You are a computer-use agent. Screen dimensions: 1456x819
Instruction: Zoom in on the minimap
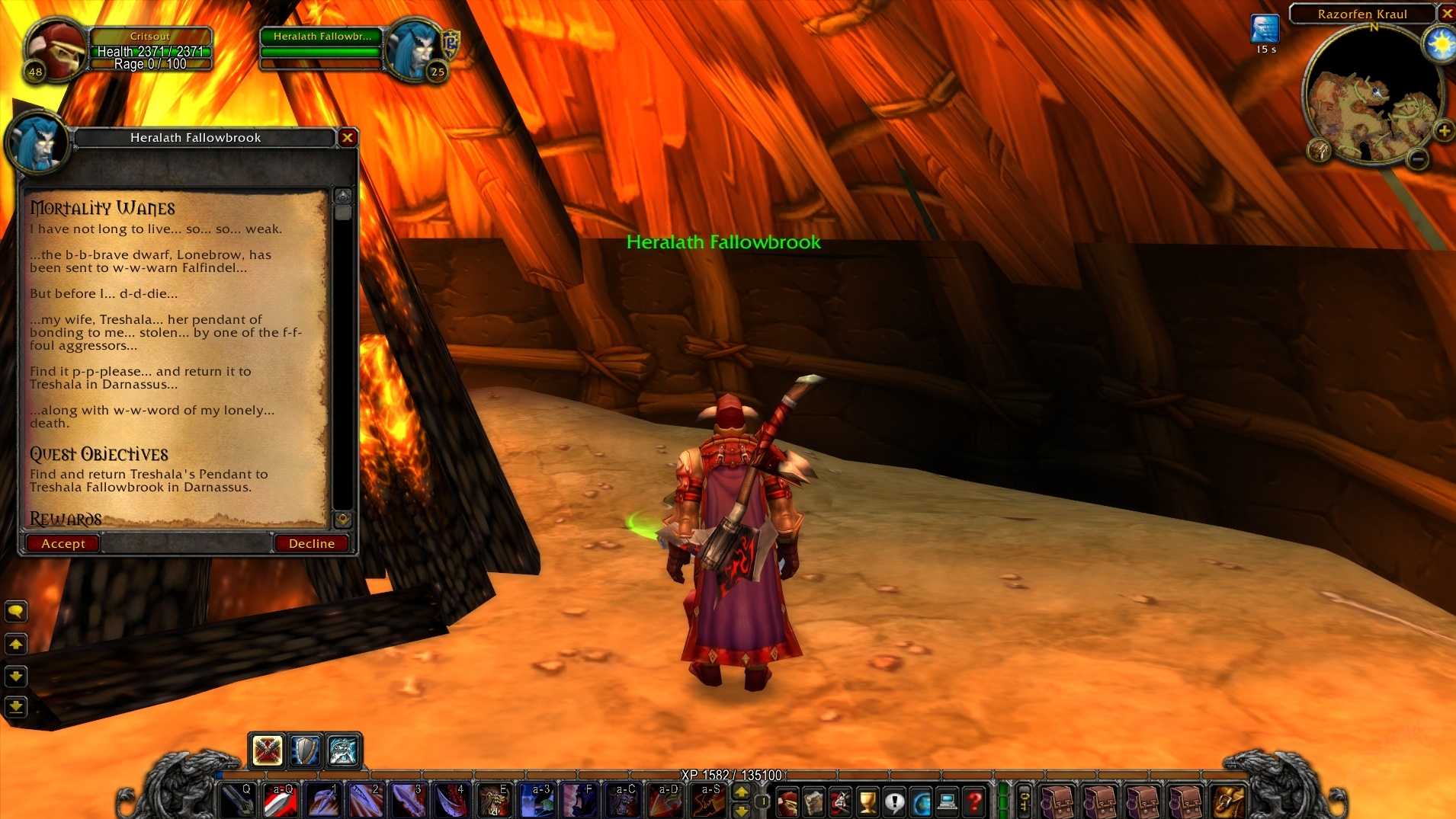1443,131
